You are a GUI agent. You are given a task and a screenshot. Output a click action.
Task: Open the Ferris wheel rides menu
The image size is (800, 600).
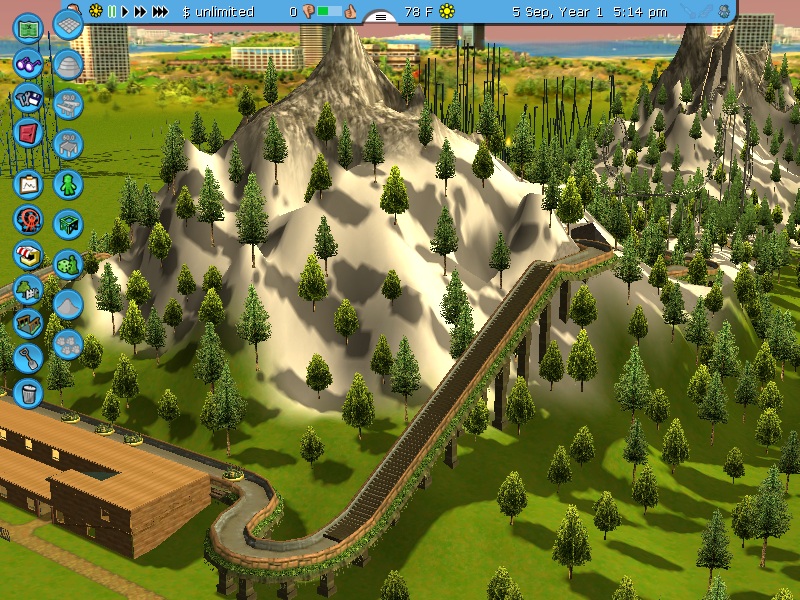[x=29, y=219]
